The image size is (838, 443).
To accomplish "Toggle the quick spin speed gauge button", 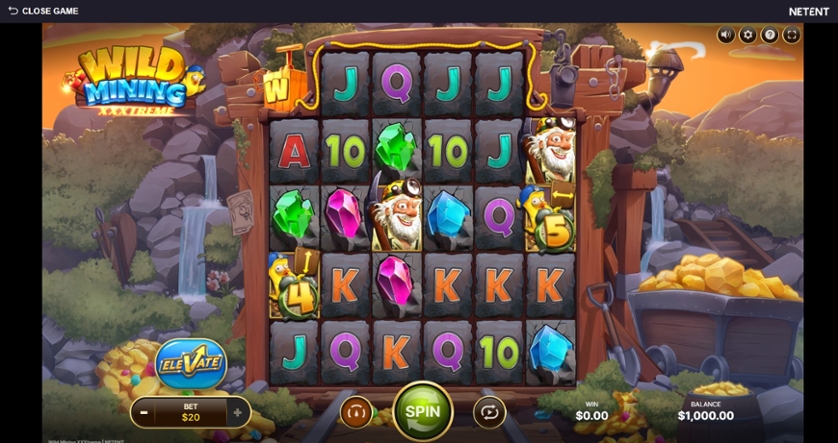I will (x=356, y=411).
